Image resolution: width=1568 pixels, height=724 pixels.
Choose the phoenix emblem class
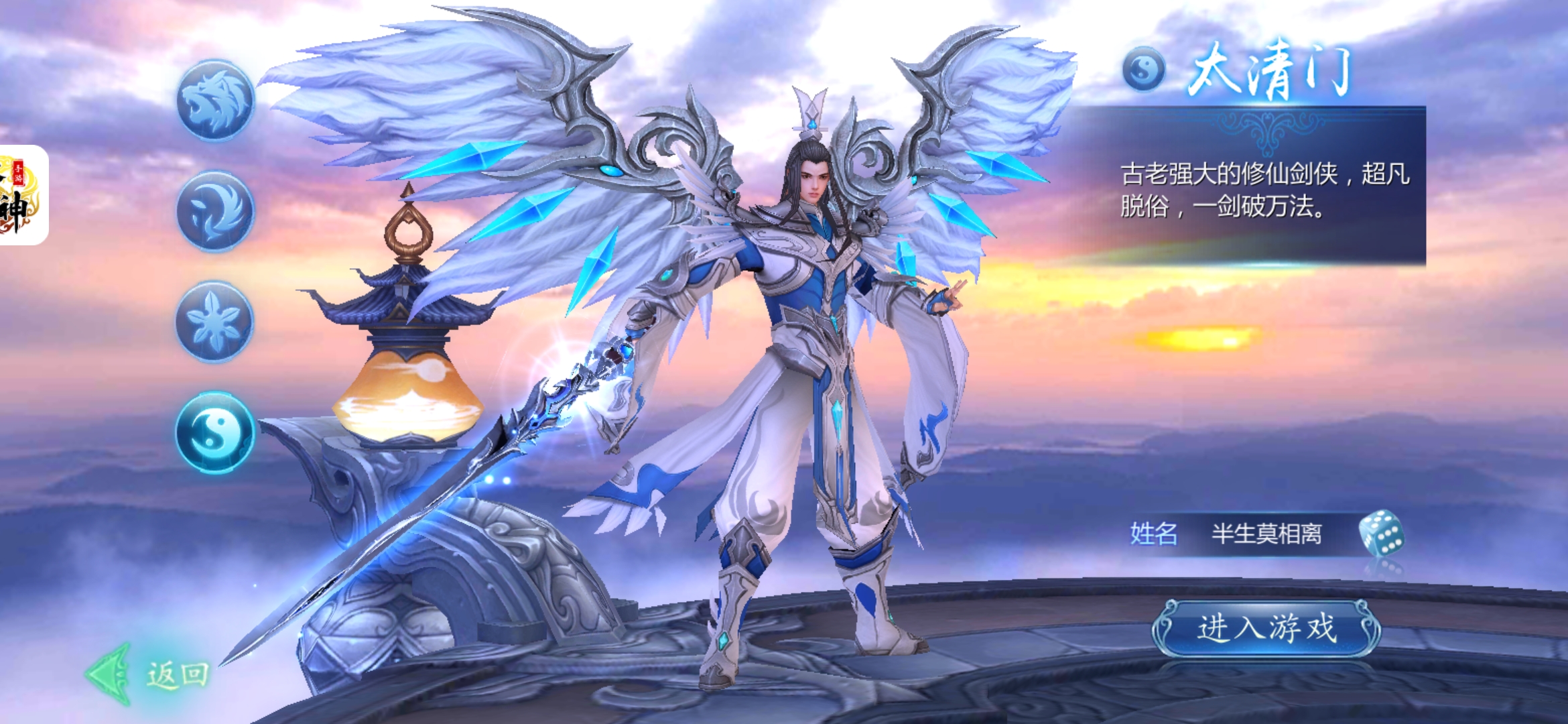click(215, 212)
